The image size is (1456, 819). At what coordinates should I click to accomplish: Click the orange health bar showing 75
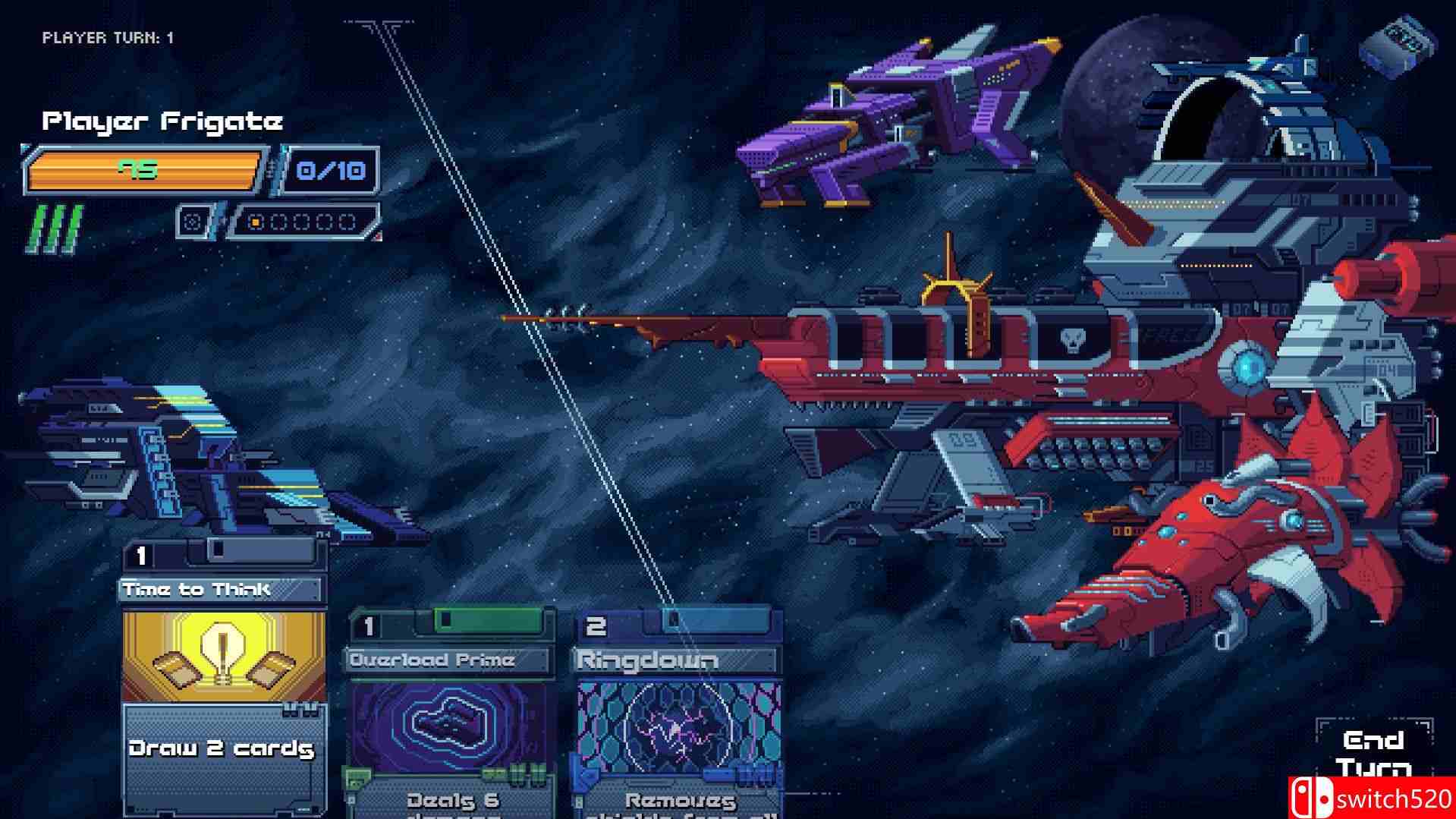point(144,170)
